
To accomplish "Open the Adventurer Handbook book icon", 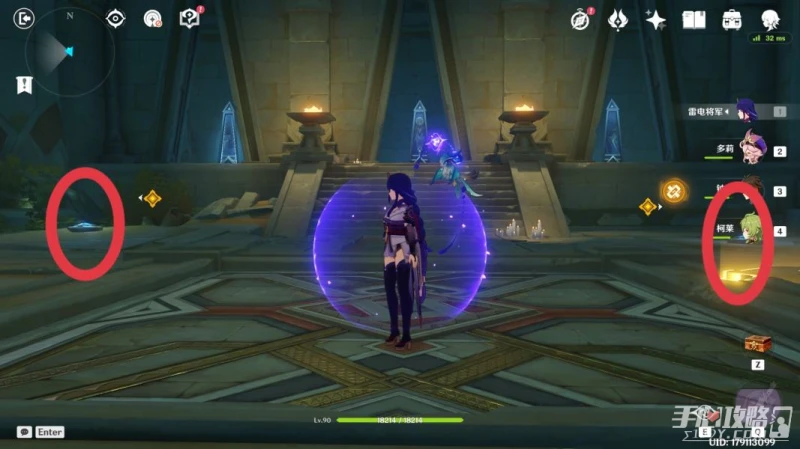I will pos(694,19).
